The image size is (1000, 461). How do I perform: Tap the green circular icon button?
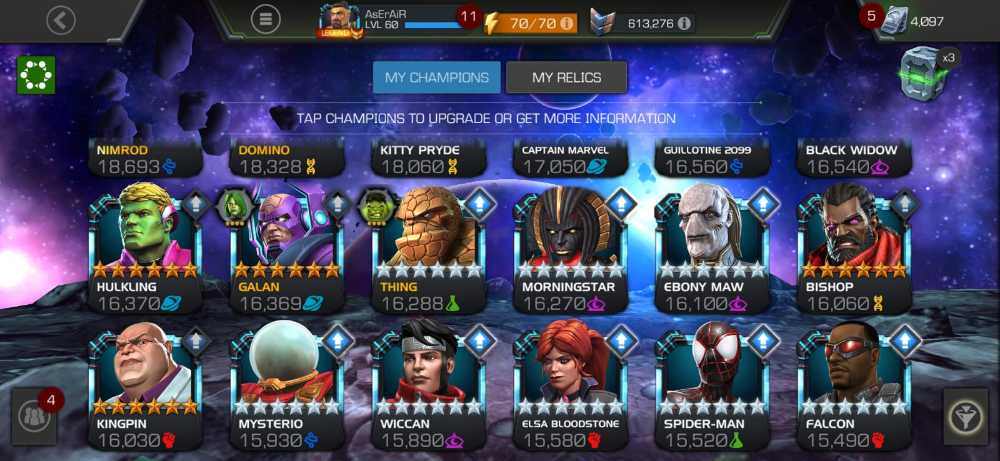pyautogui.click(x=35, y=75)
